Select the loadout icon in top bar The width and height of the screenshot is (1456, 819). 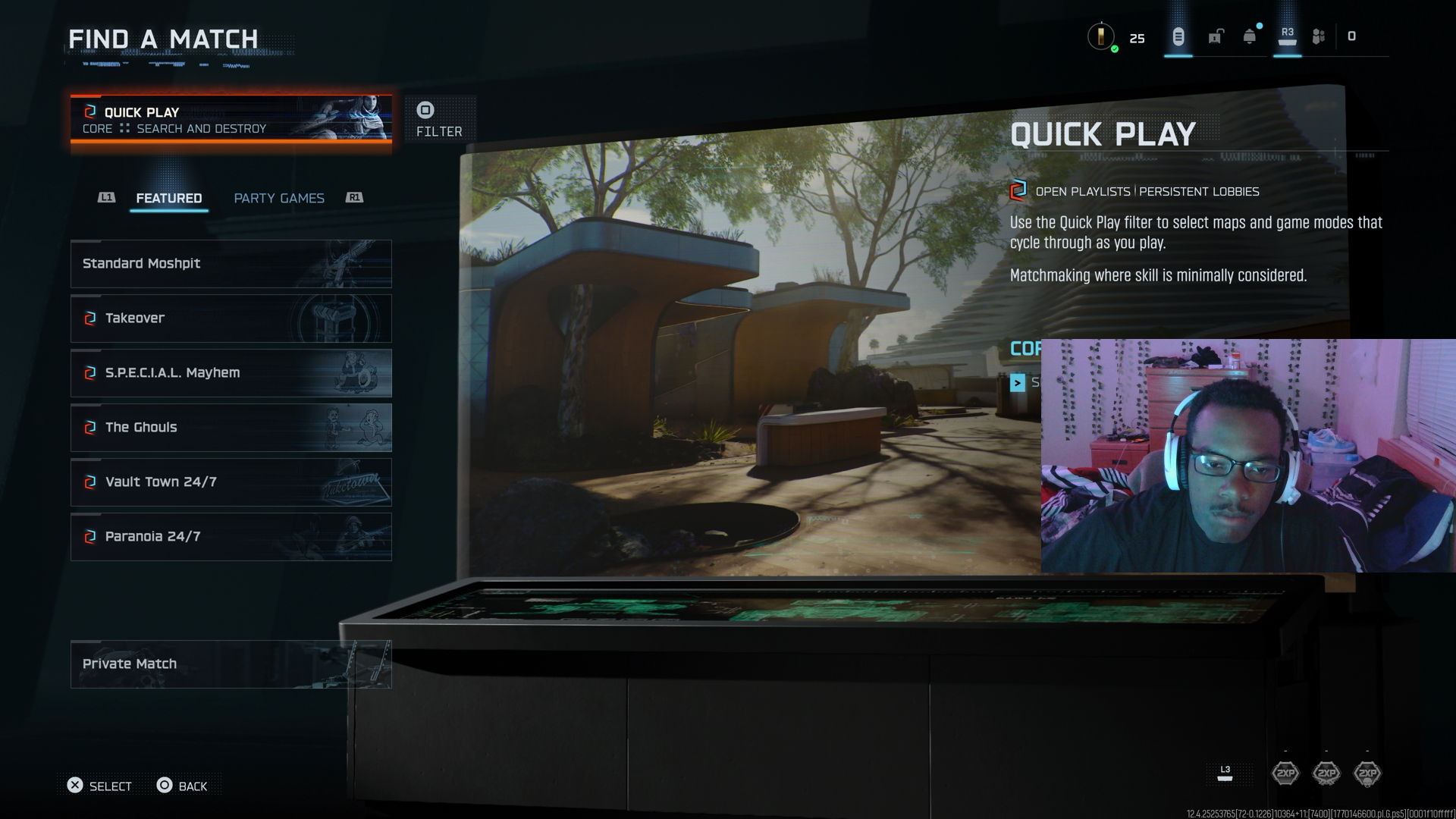coord(1178,36)
